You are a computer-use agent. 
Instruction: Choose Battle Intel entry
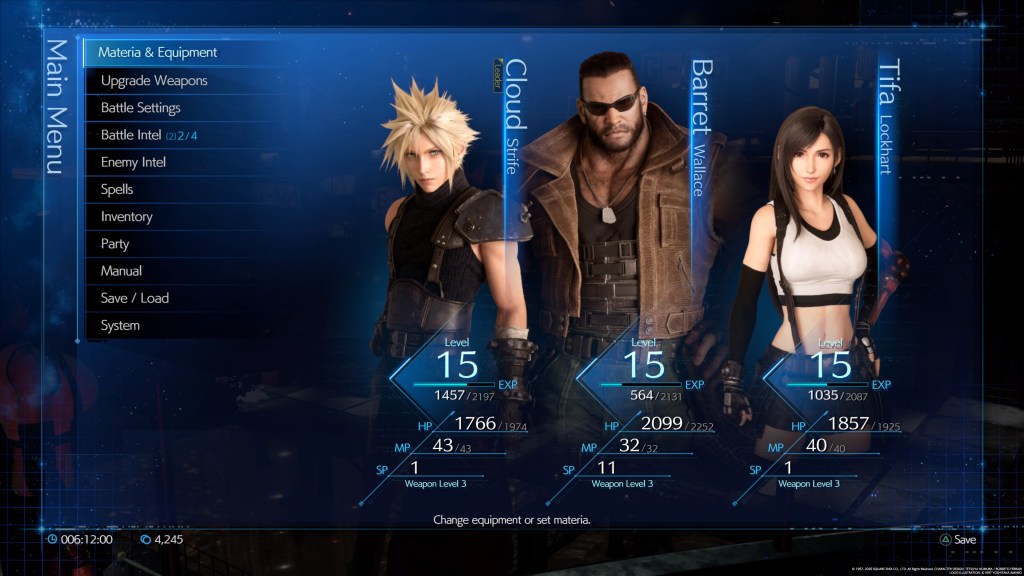[x=149, y=135]
